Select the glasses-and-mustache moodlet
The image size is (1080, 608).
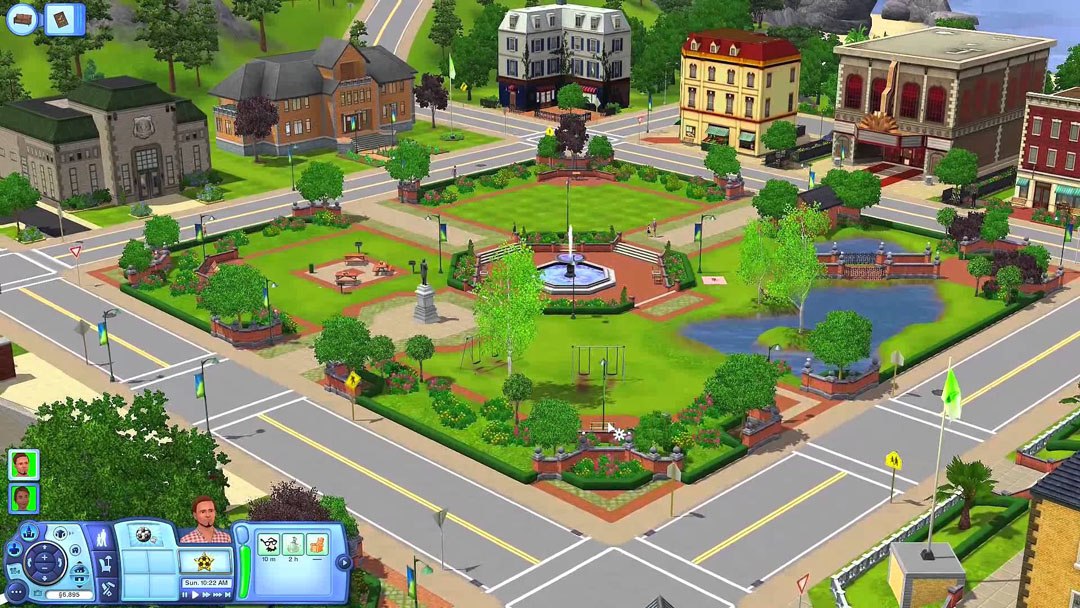point(268,544)
